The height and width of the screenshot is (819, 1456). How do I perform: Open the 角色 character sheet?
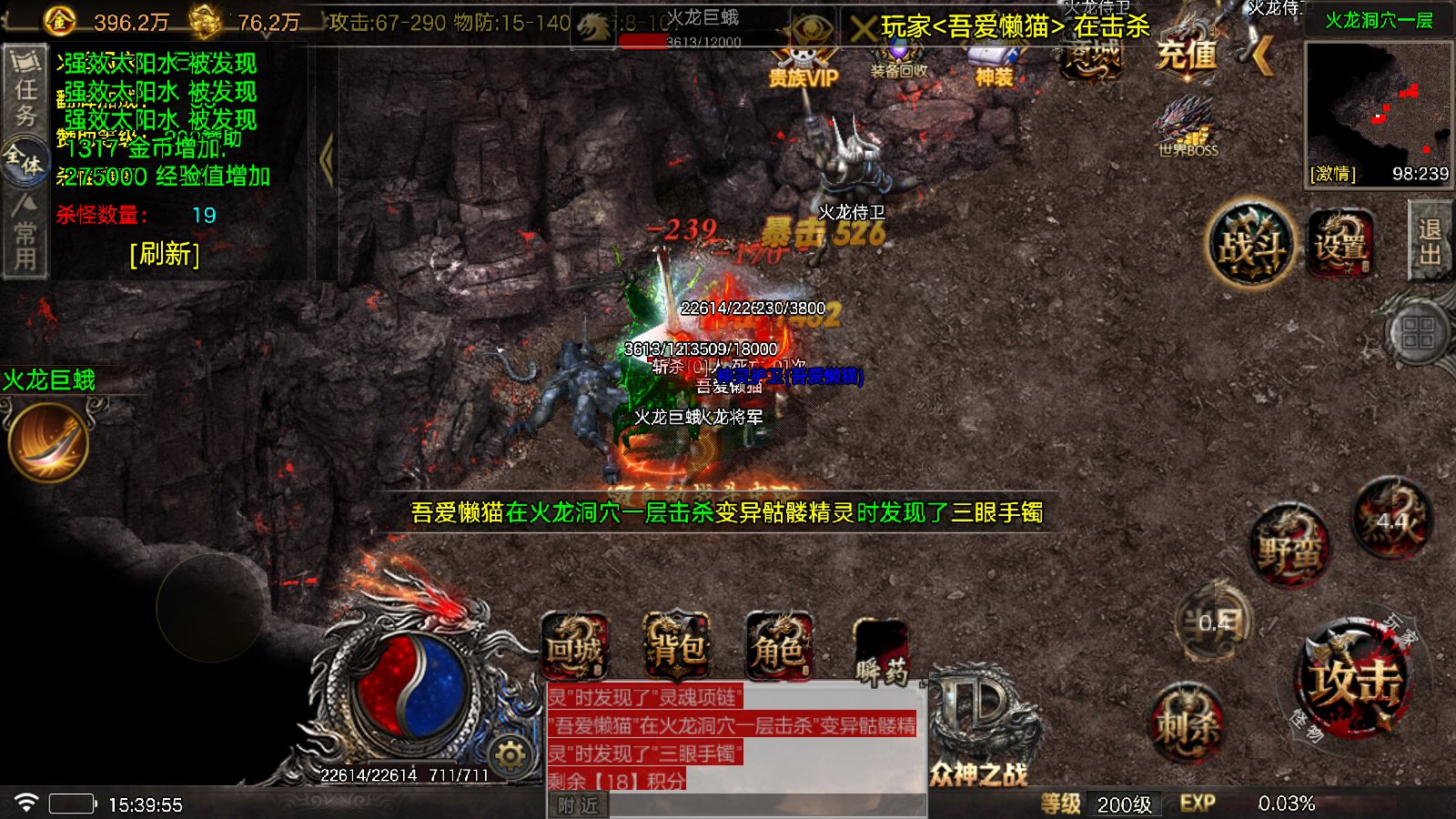coord(779,648)
